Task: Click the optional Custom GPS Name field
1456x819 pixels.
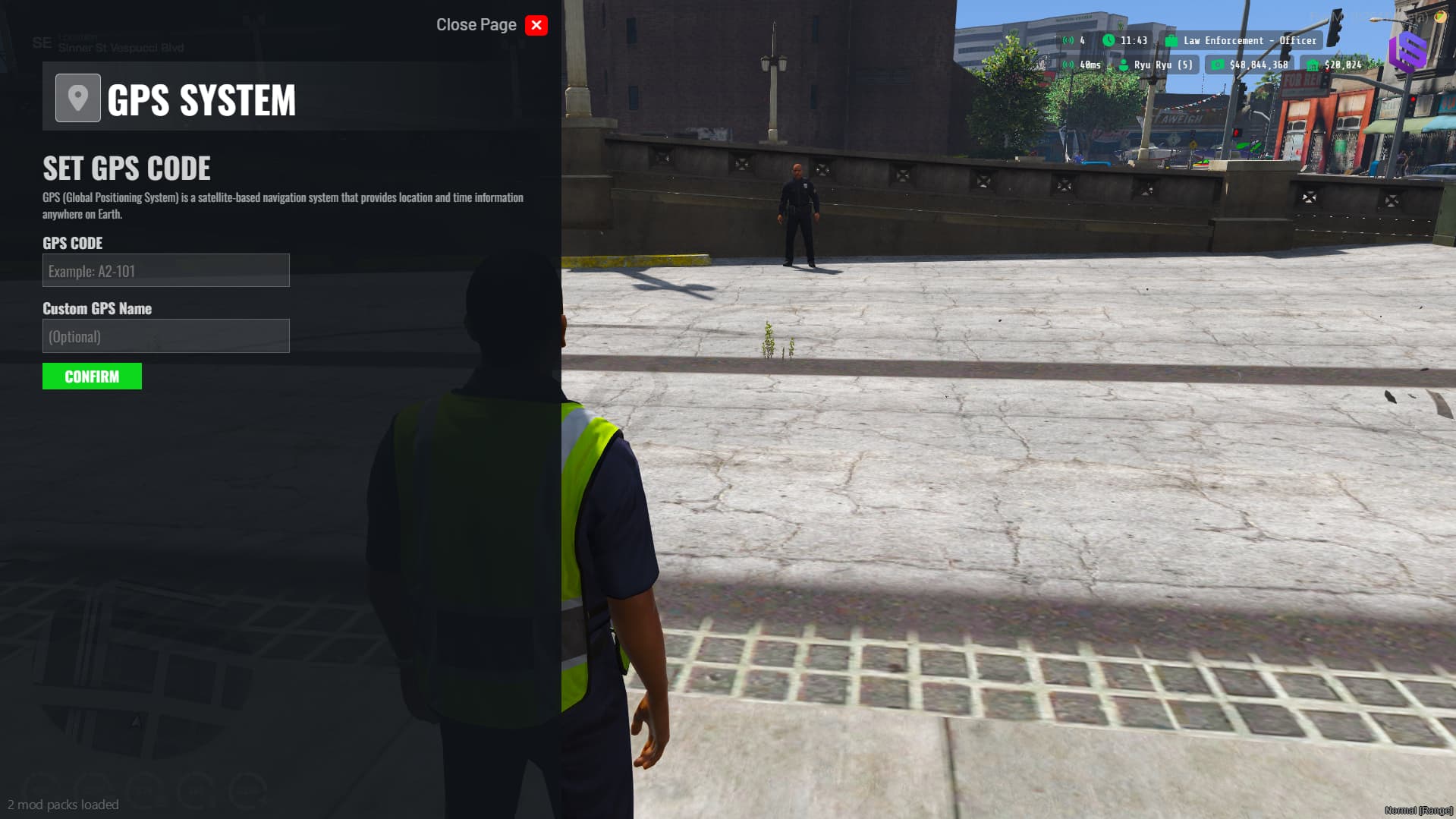Action: (165, 335)
